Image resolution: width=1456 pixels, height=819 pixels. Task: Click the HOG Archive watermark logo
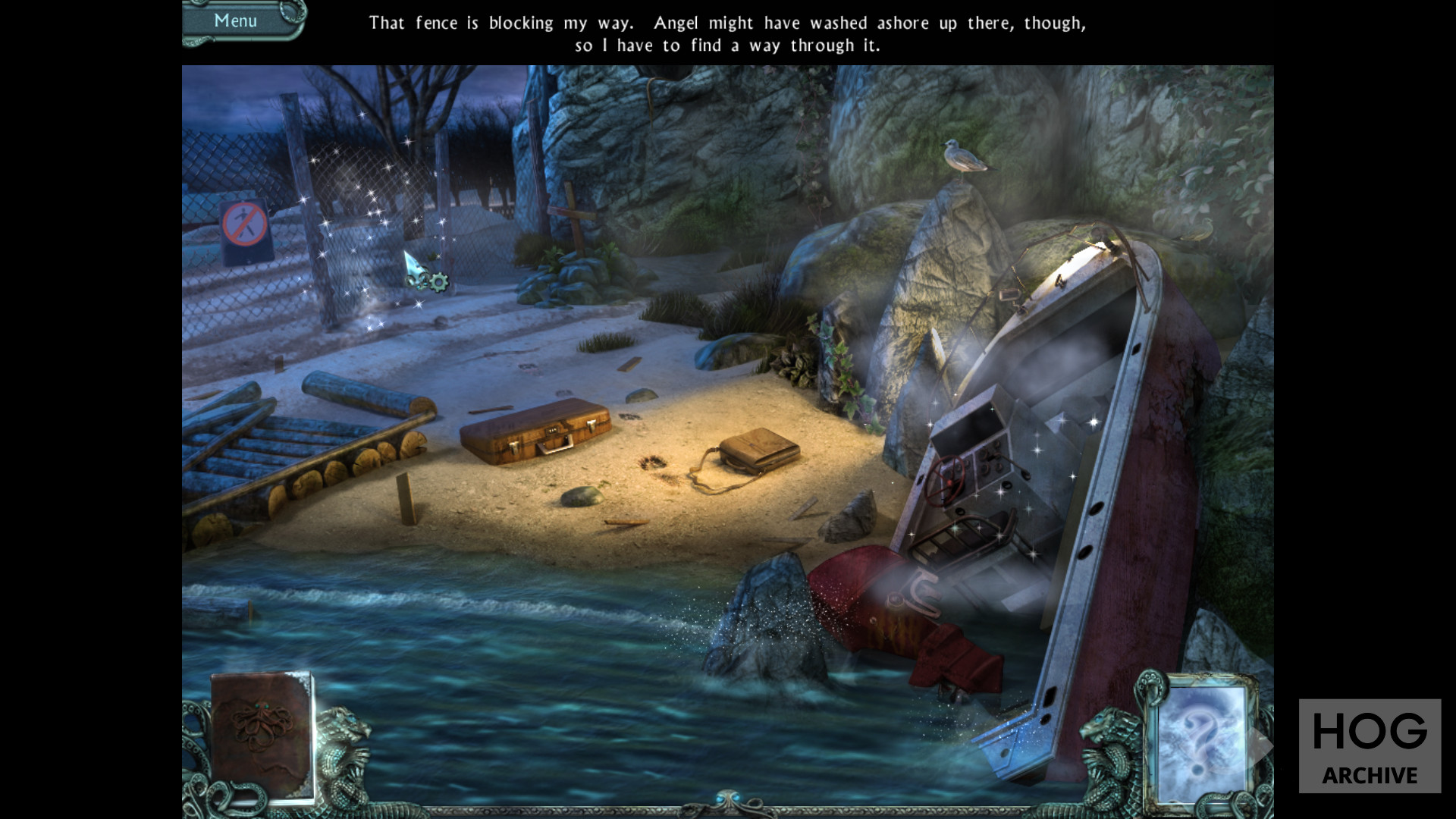point(1370,746)
